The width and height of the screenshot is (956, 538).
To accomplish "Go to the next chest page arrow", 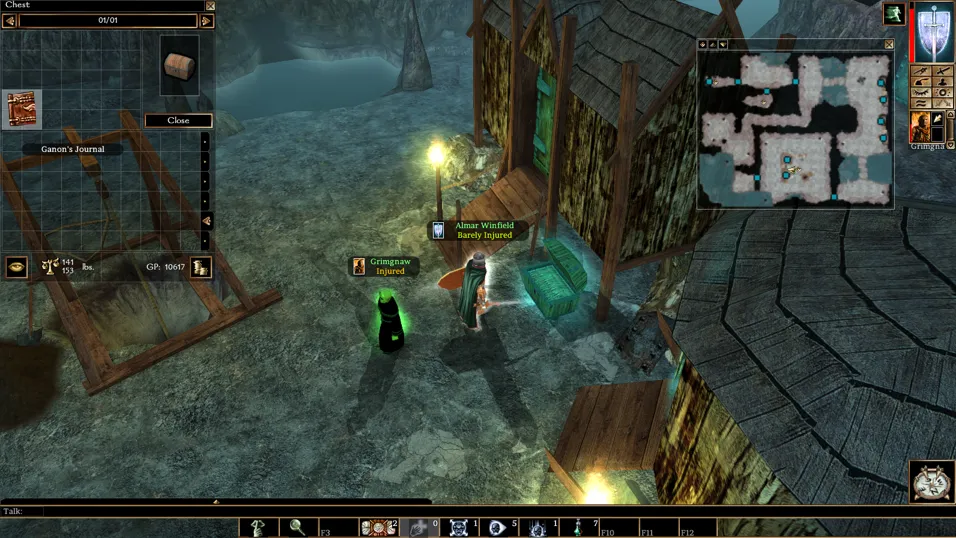I will [x=207, y=21].
